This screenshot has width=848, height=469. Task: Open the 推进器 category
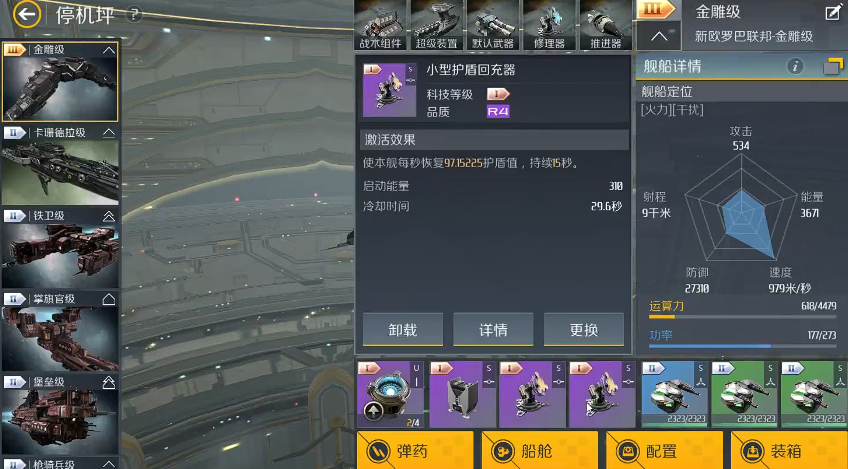point(604,25)
